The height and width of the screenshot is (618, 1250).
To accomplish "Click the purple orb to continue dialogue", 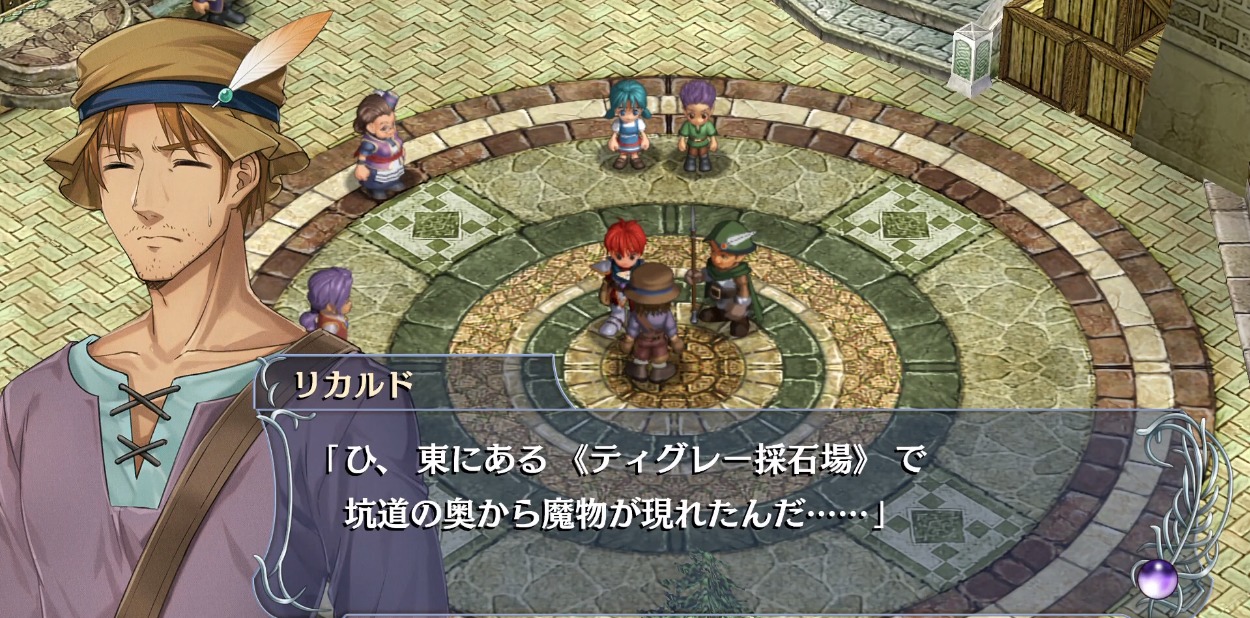I will [x=1157, y=579].
